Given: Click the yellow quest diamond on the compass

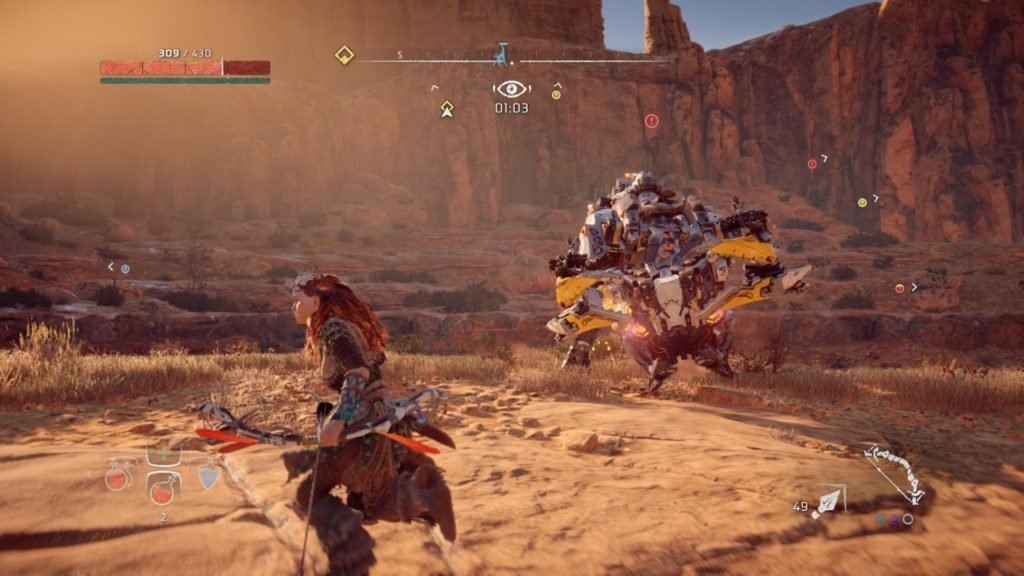Looking at the screenshot, I should [x=345, y=56].
